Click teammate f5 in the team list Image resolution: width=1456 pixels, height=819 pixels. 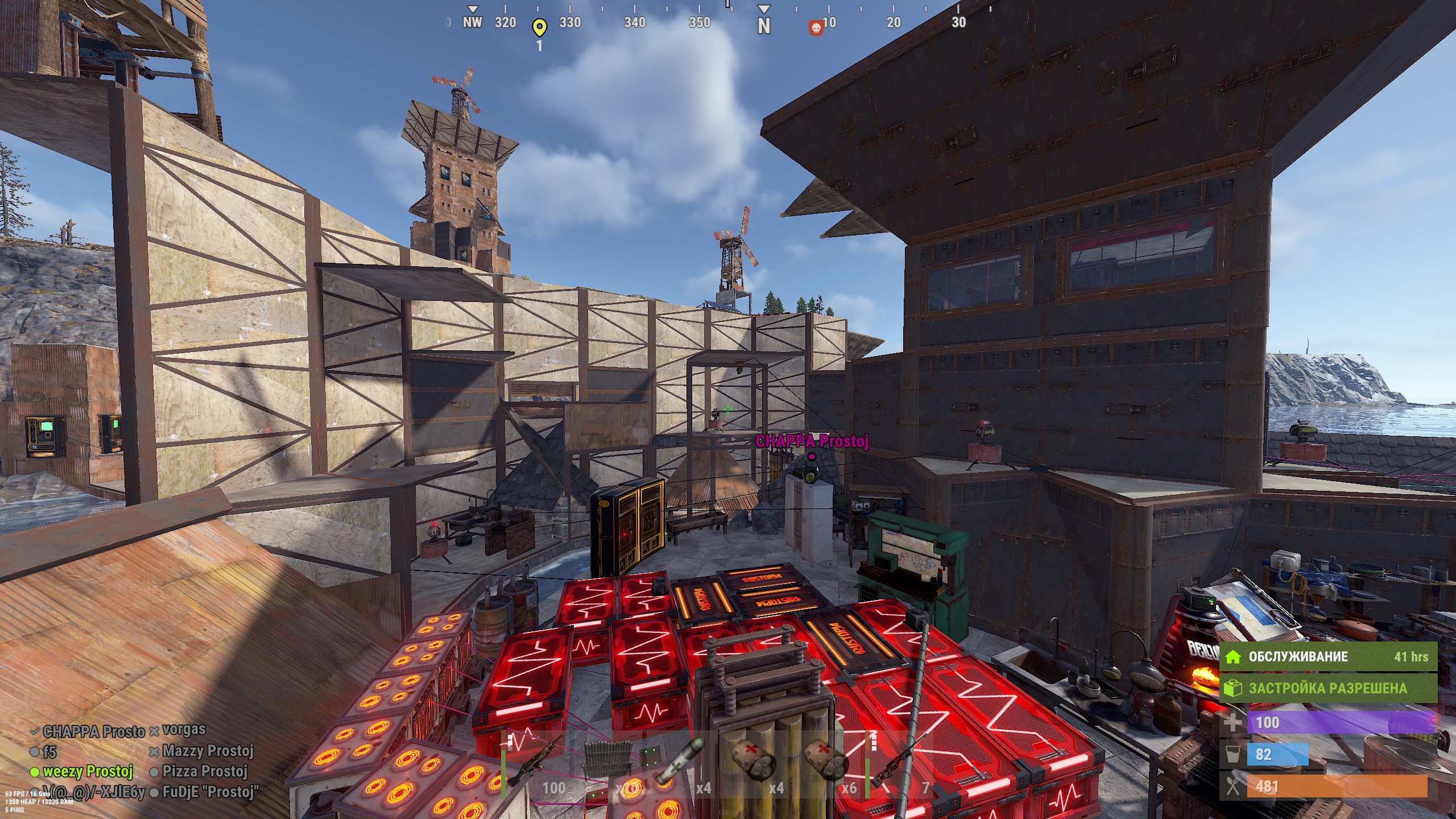pyautogui.click(x=49, y=752)
